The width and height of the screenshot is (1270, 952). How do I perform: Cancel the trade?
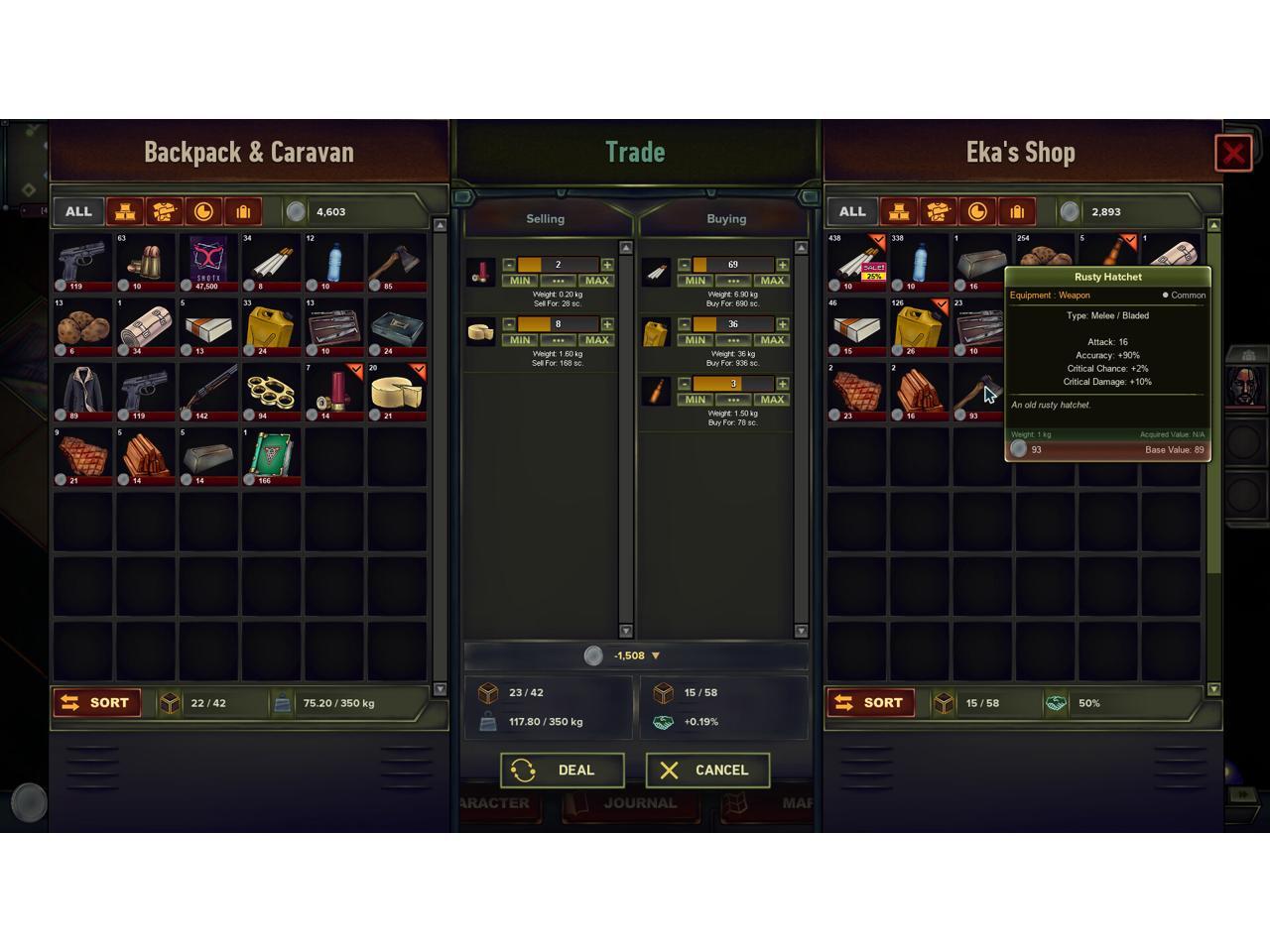coord(707,771)
